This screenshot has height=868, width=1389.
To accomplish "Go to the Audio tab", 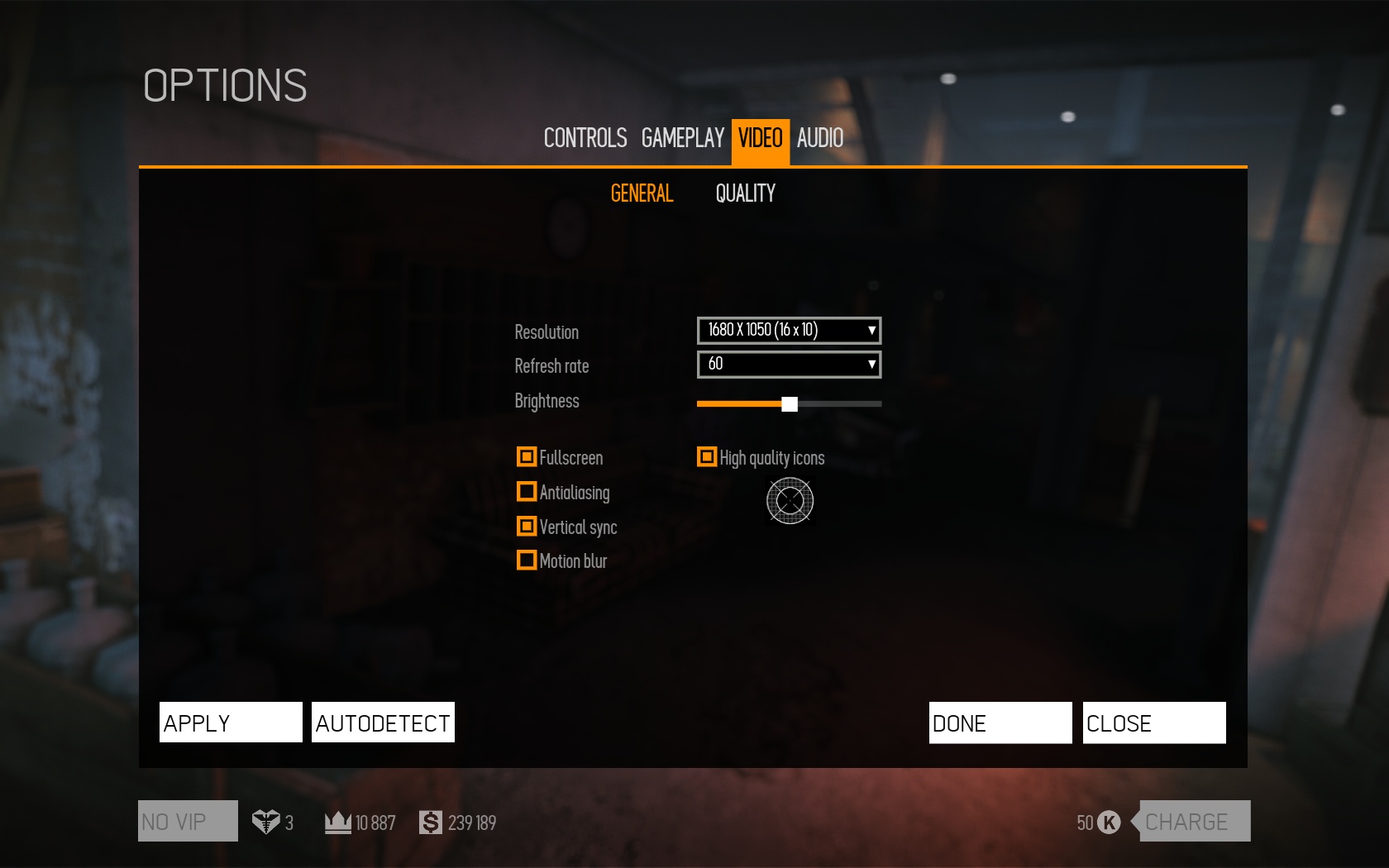I will [x=819, y=138].
